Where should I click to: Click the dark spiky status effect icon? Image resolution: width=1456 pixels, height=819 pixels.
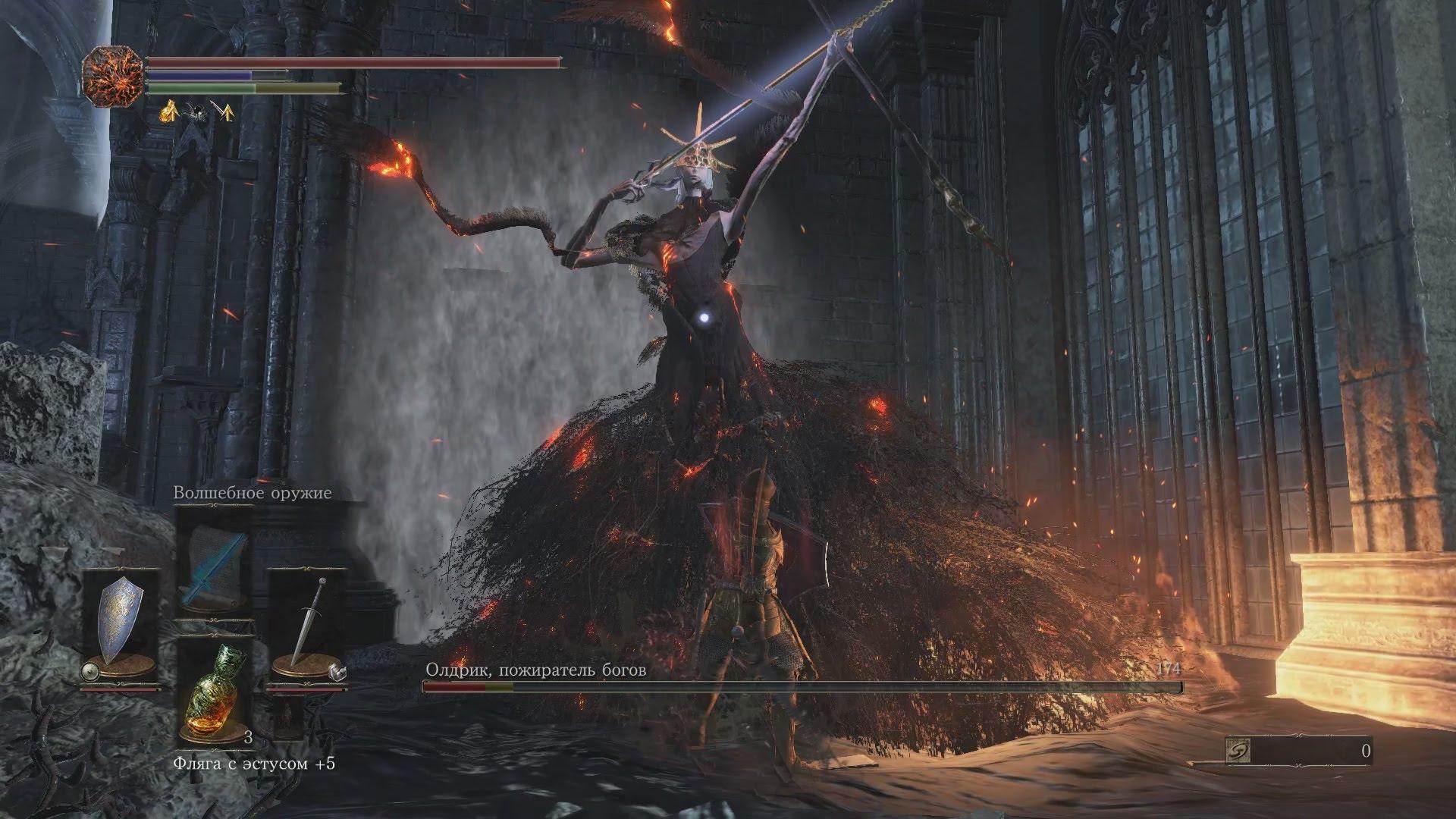point(196,112)
